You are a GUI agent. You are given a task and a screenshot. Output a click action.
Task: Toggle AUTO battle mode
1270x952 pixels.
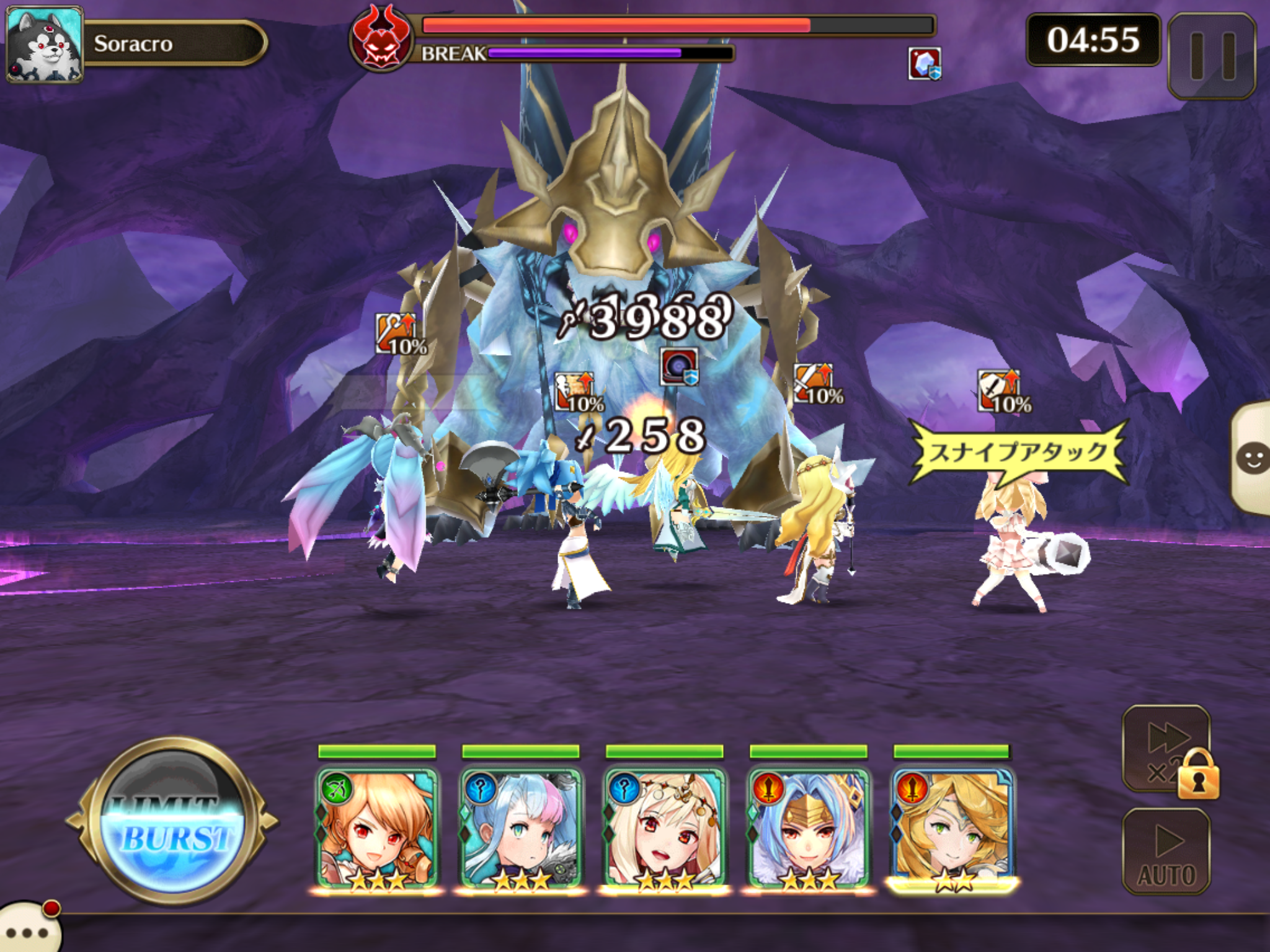pyautogui.click(x=1166, y=852)
